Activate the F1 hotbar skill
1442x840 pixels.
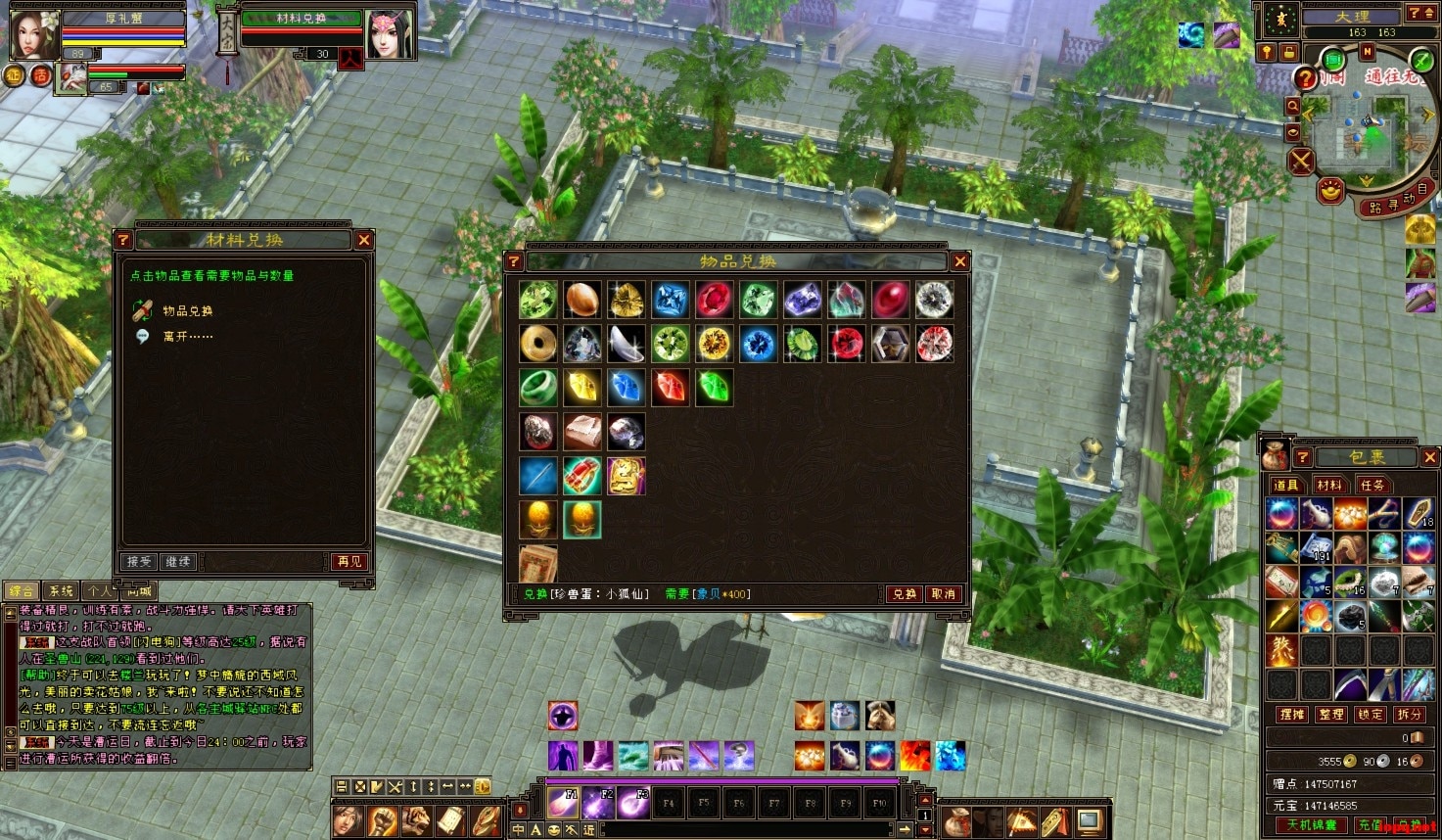562,803
